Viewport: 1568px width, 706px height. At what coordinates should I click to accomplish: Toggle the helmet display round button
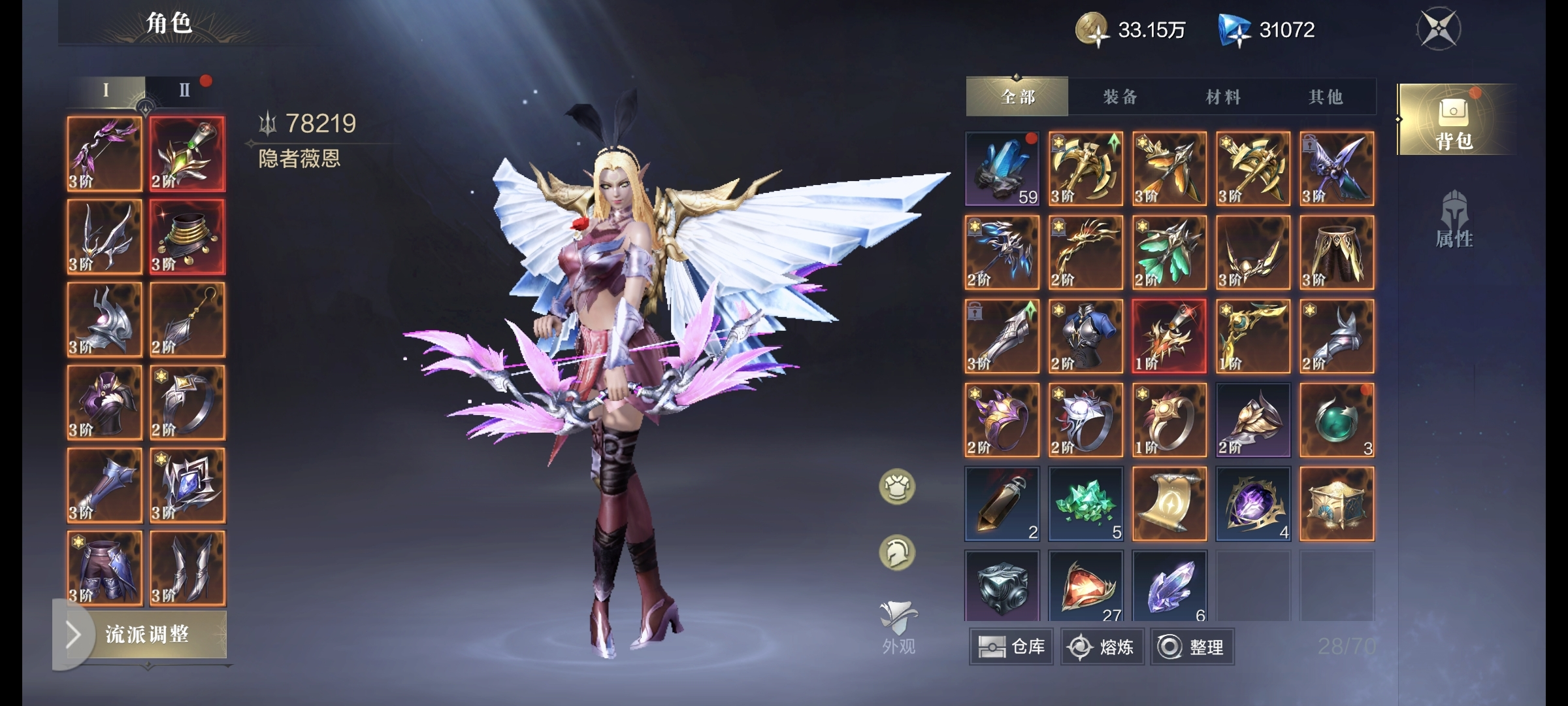click(897, 553)
